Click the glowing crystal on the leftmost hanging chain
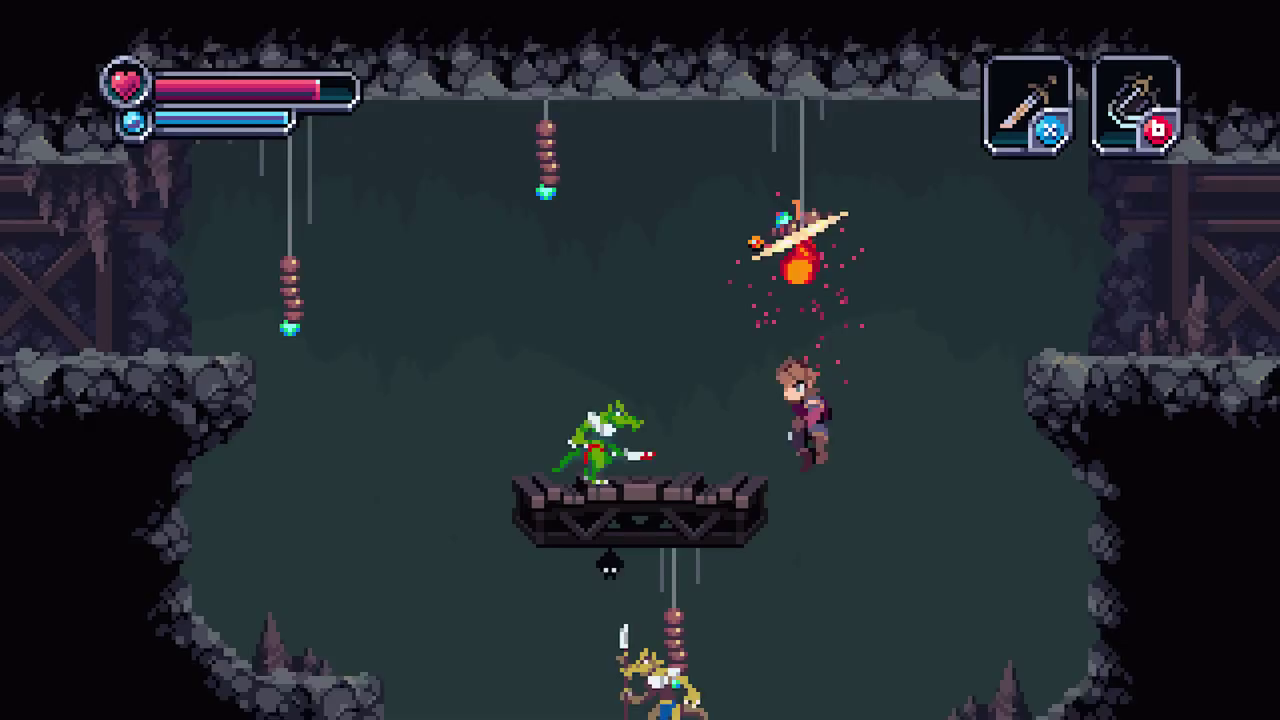Screen dimensions: 1280x720 pyautogui.click(x=290, y=327)
